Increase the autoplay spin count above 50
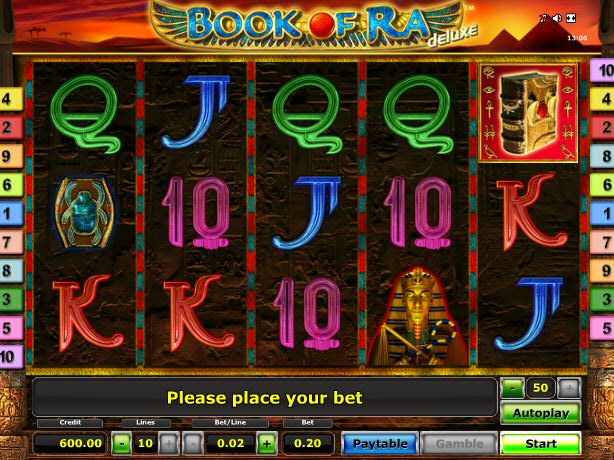This screenshot has width=614, height=460. (568, 388)
